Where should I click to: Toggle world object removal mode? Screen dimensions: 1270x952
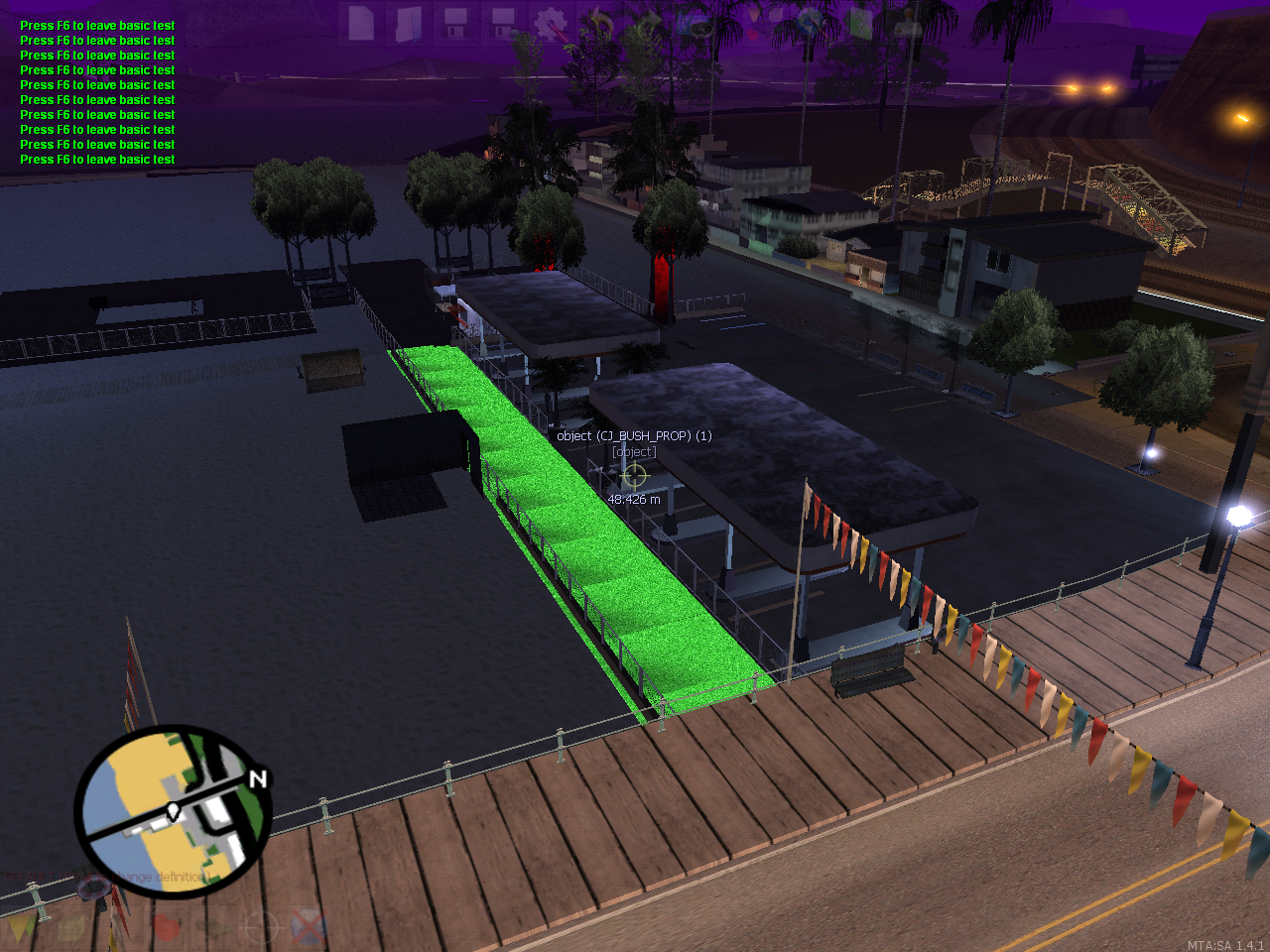click(x=307, y=927)
